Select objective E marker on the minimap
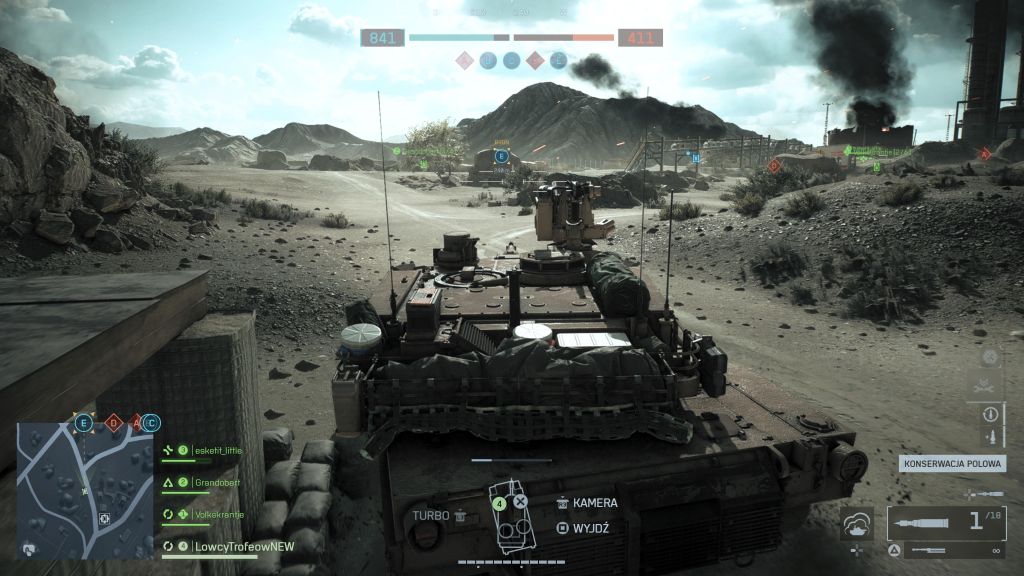This screenshot has height=576, width=1024. [83, 423]
